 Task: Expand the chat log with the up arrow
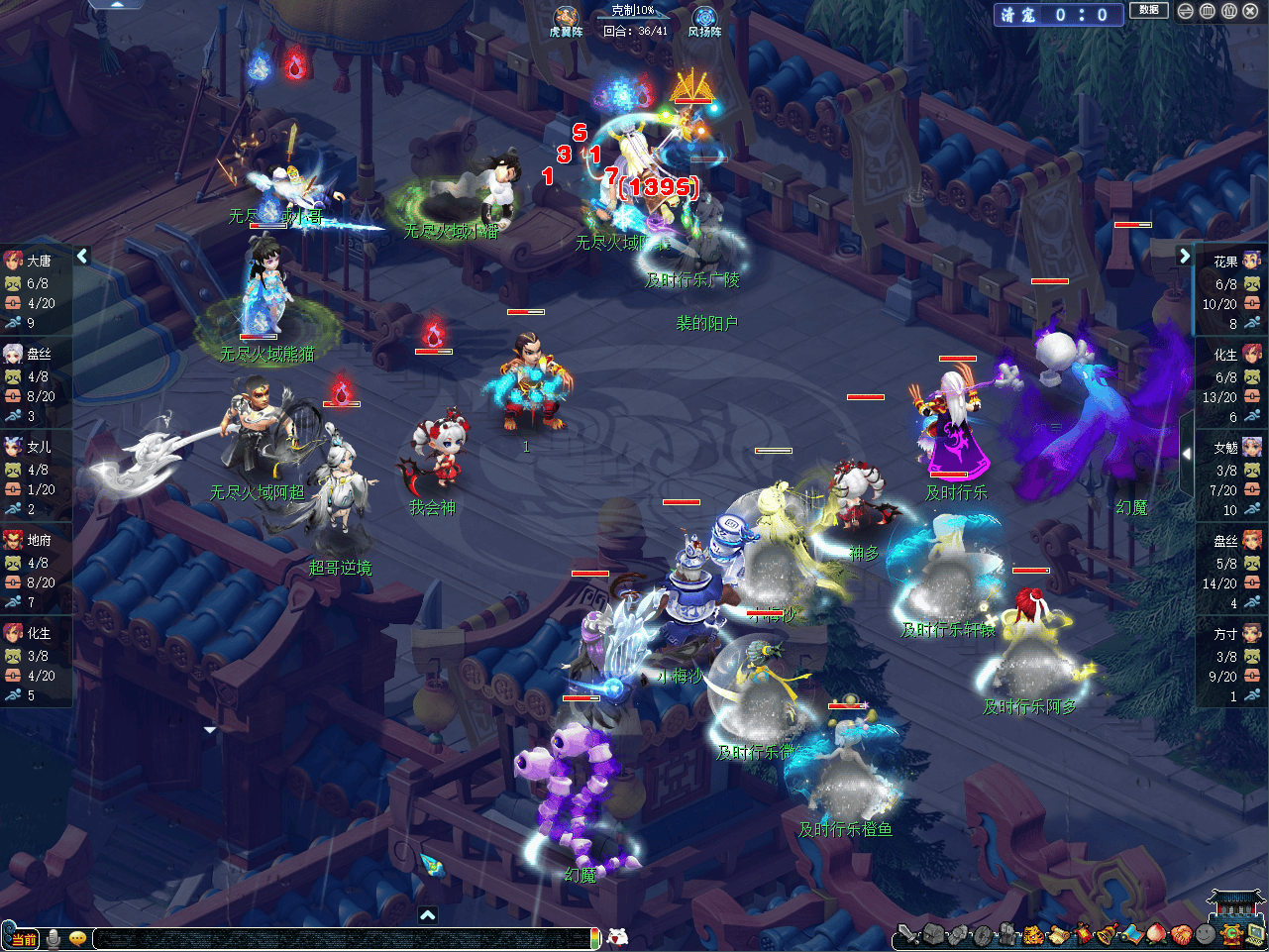click(x=427, y=915)
